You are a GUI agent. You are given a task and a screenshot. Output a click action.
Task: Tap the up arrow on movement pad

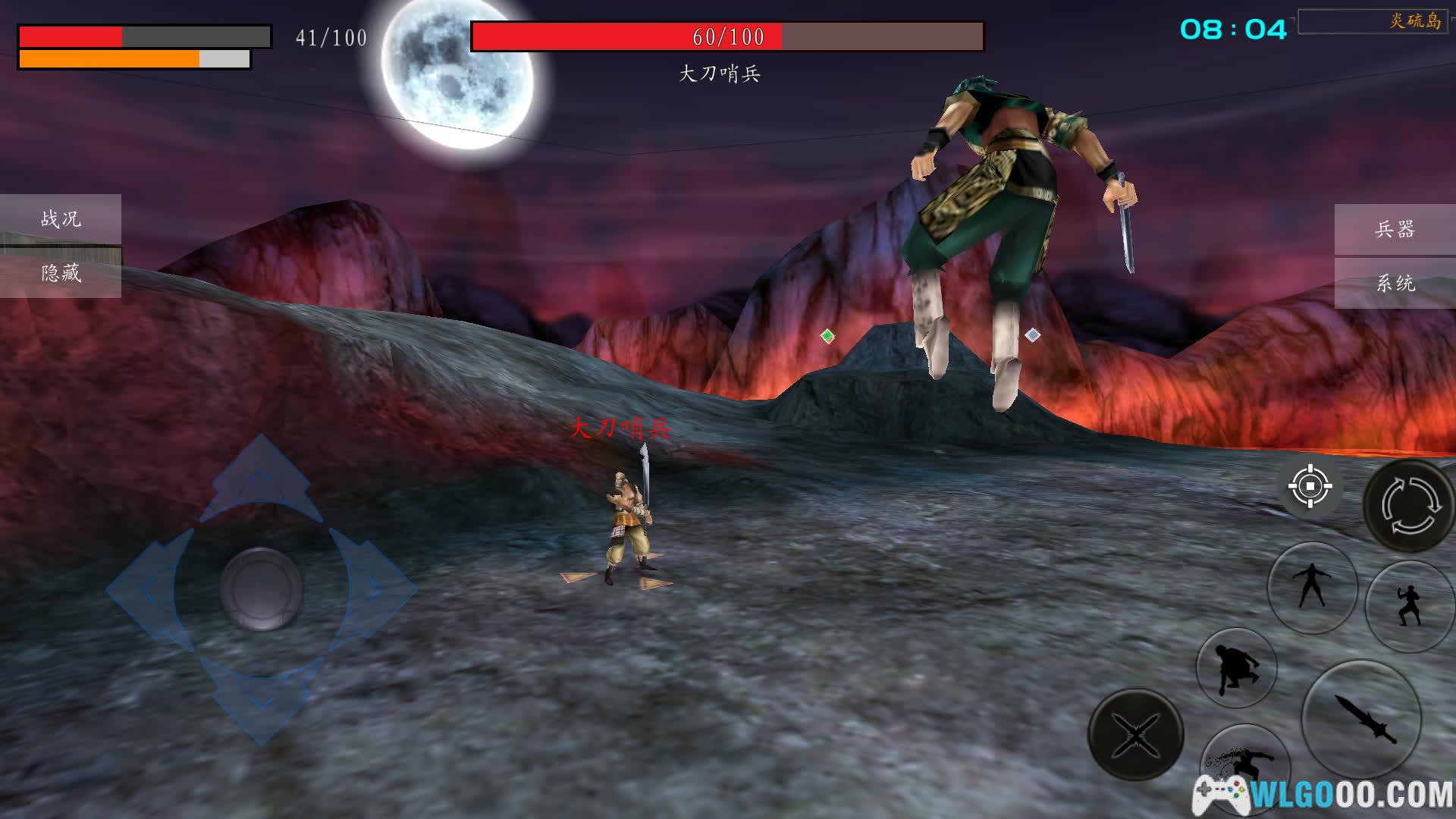point(261,479)
